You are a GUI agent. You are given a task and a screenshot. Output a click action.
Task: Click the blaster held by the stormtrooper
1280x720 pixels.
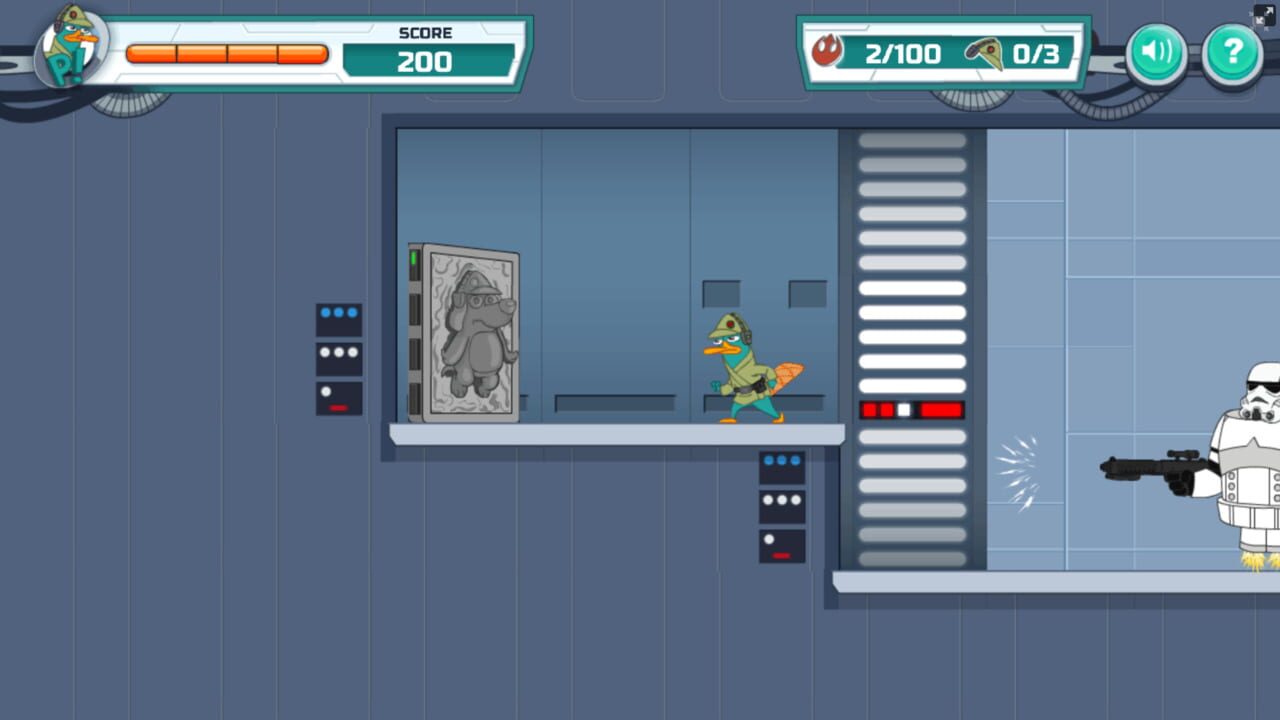[1150, 464]
